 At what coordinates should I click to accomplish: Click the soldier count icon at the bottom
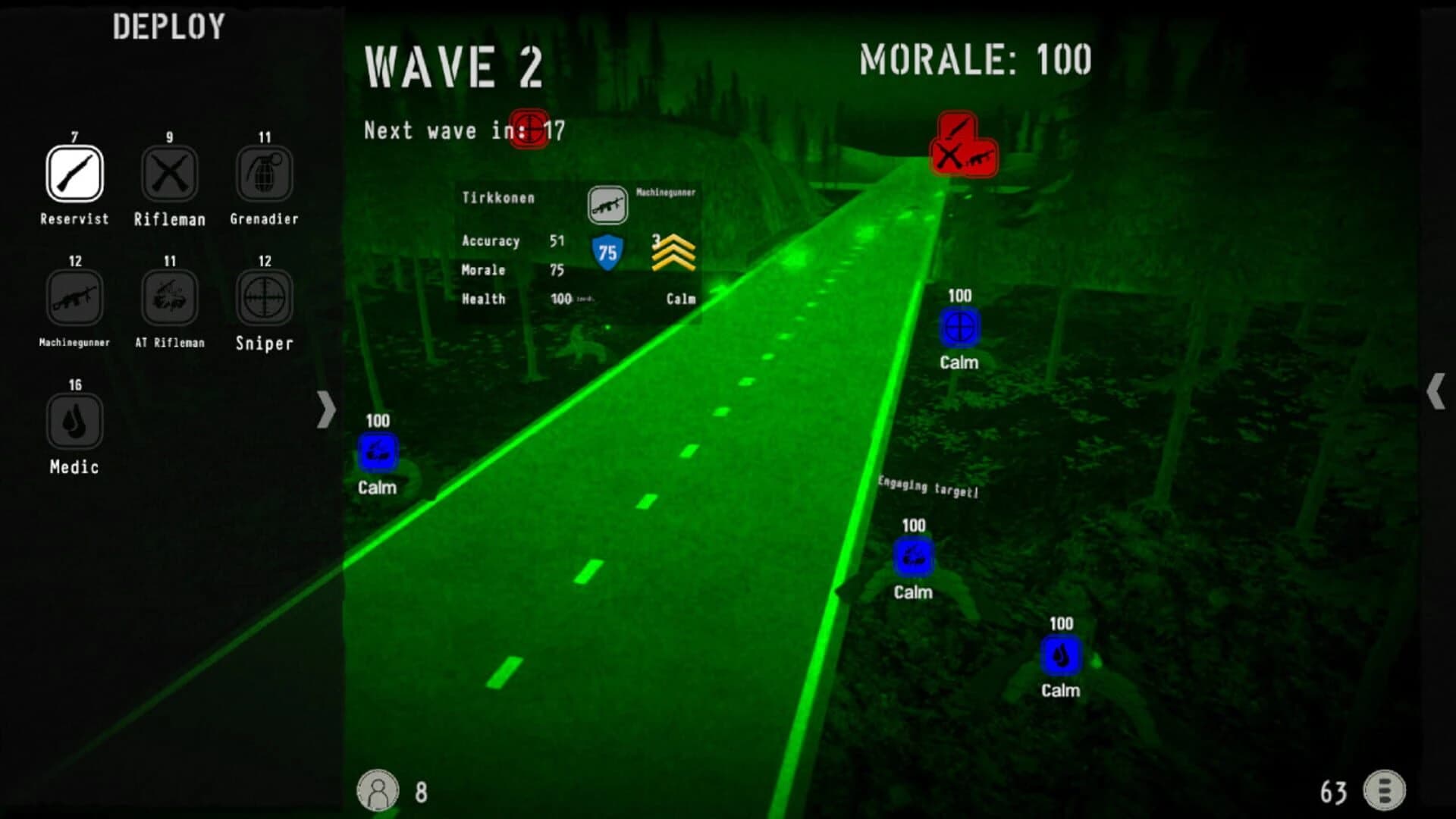pyautogui.click(x=379, y=789)
